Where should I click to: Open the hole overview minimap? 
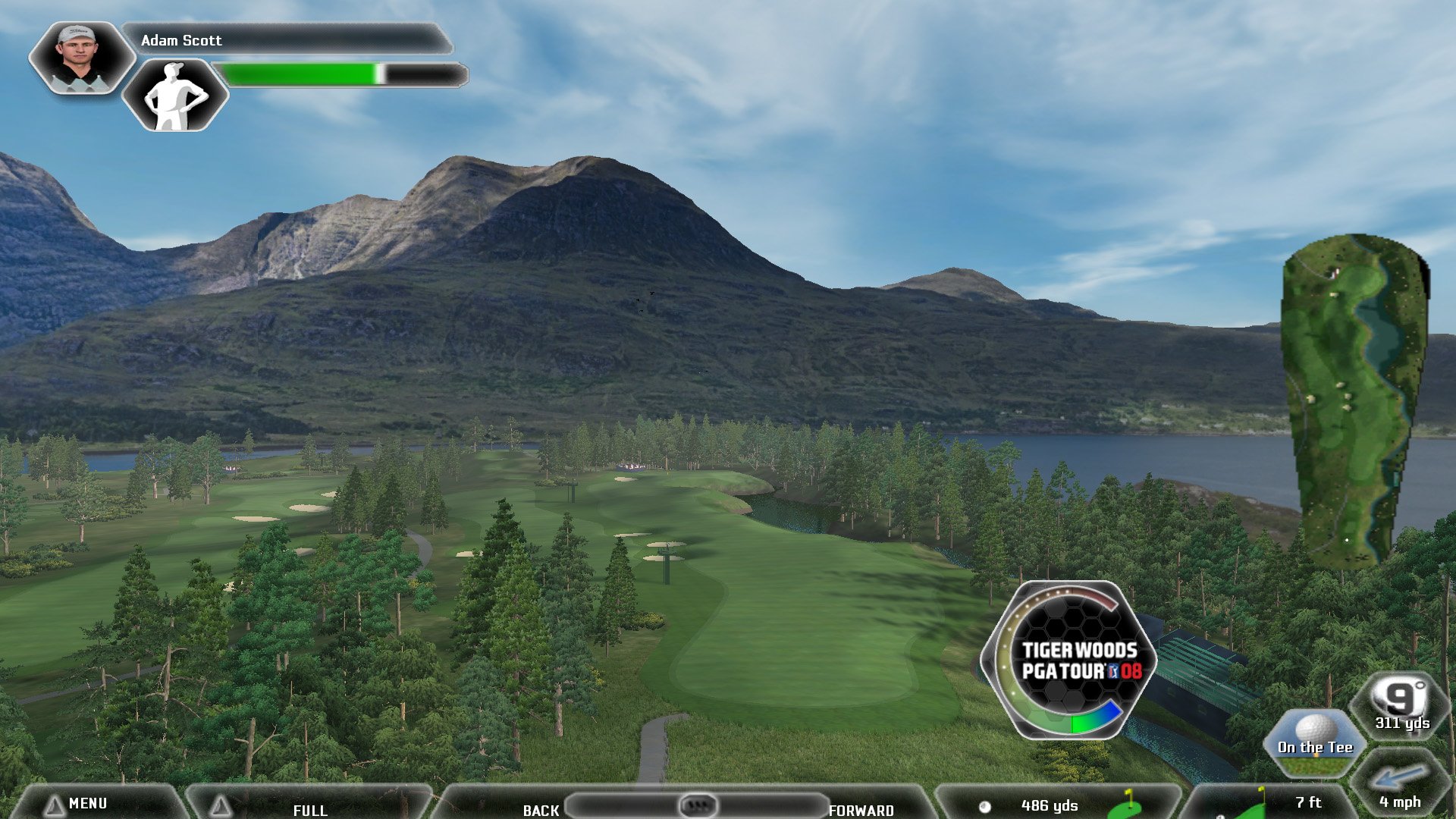tap(1355, 400)
